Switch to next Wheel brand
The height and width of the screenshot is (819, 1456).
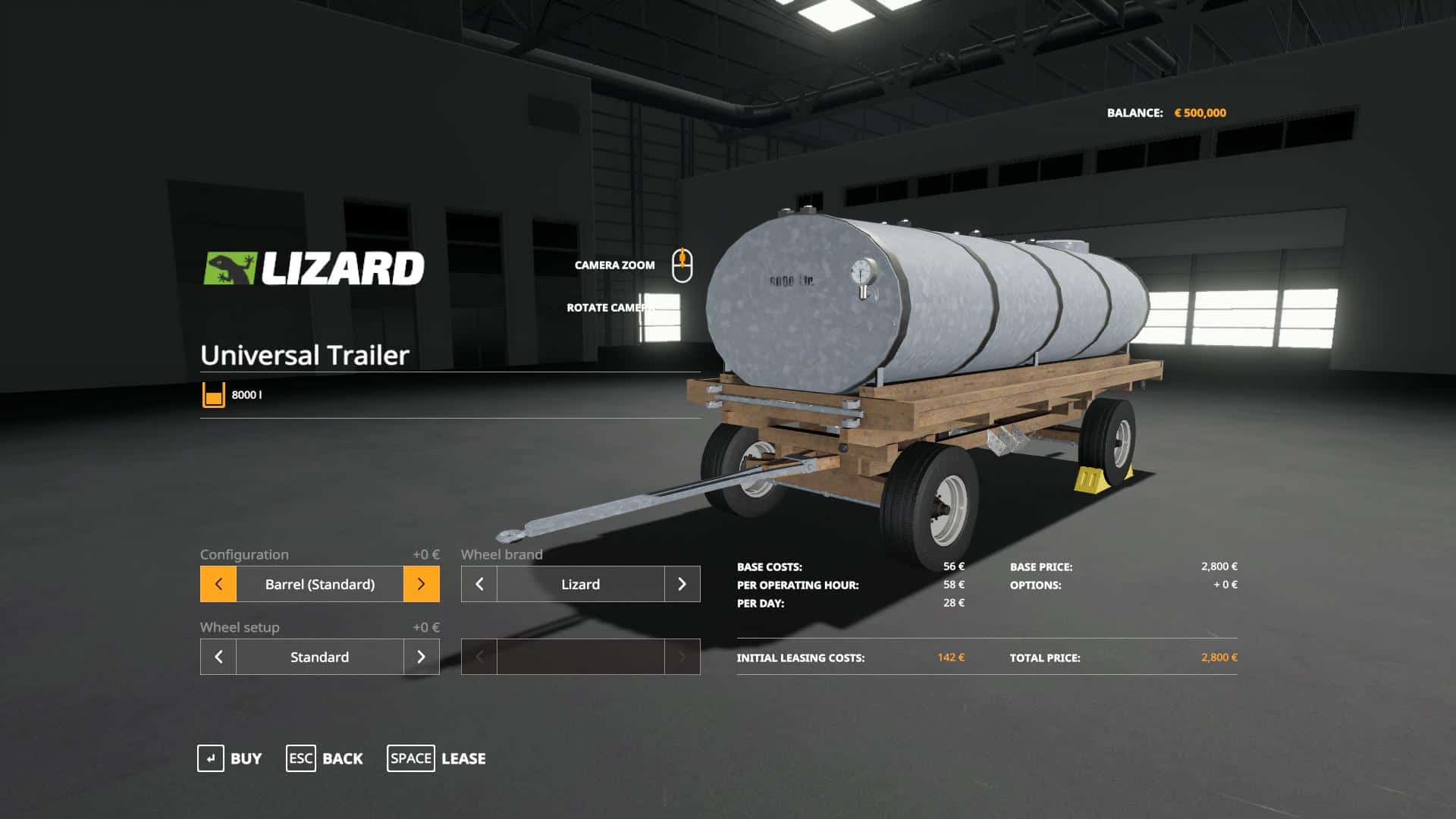682,584
